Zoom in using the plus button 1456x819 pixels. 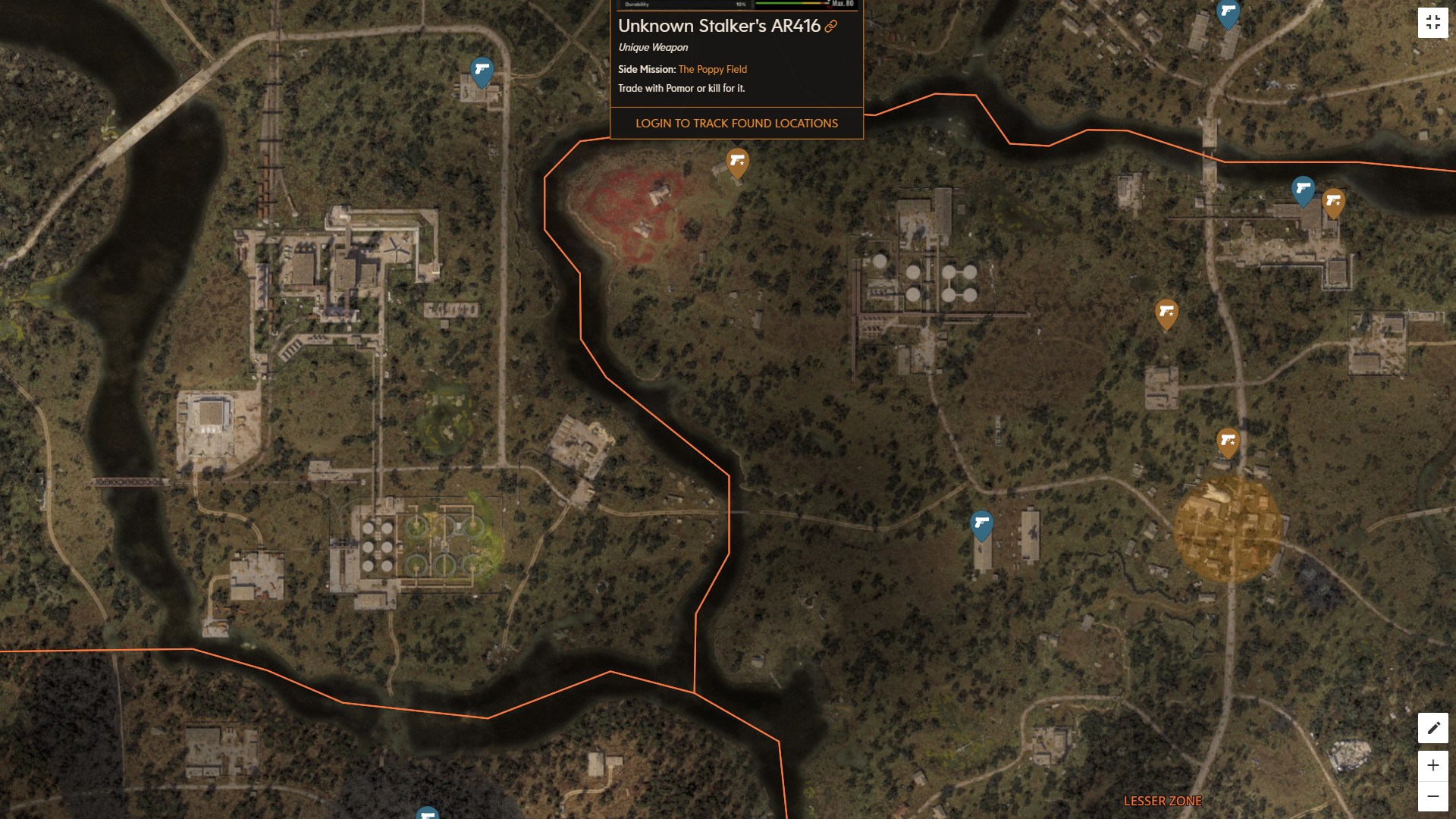click(1432, 766)
